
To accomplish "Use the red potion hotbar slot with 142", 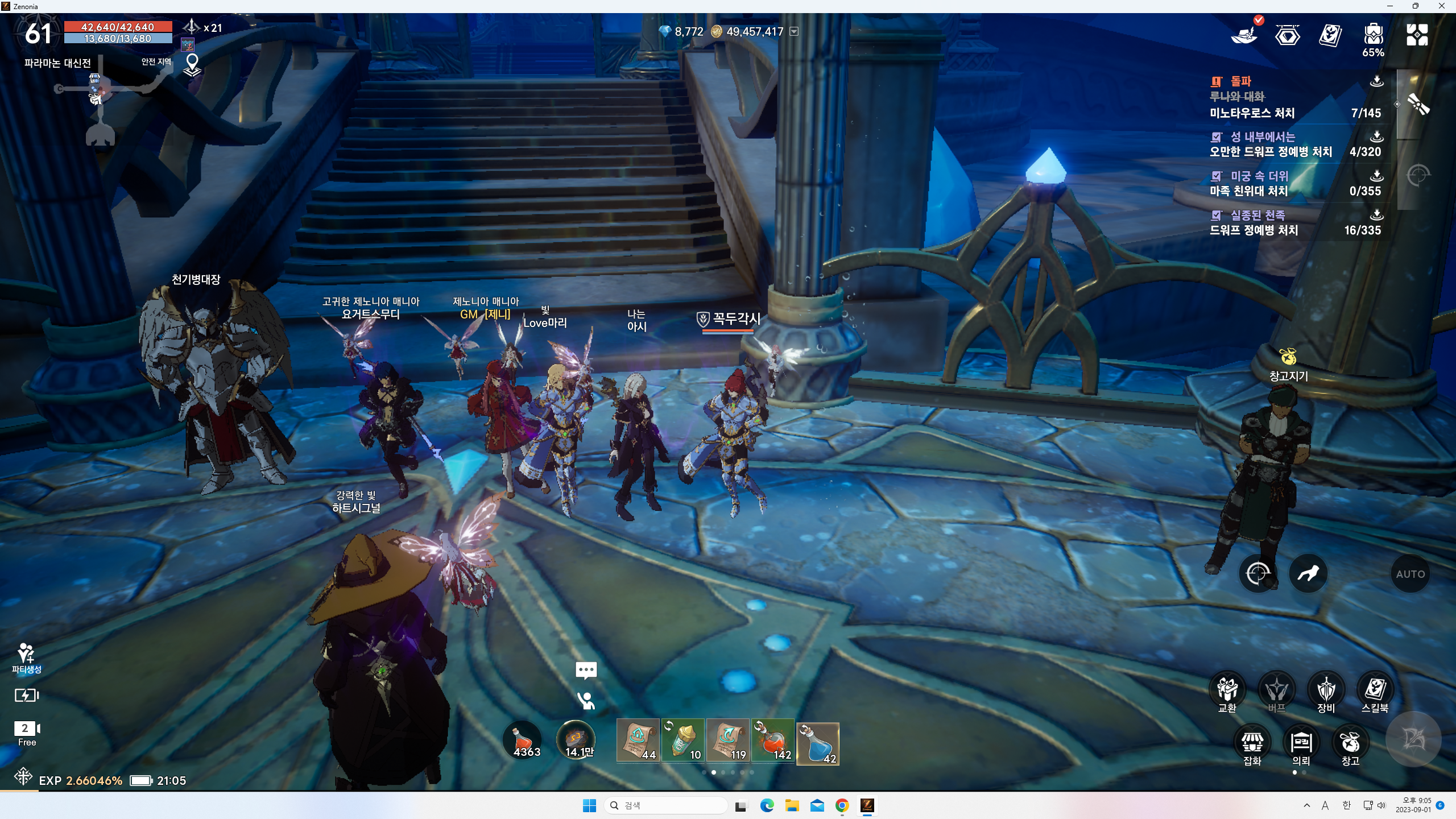I will (x=772, y=743).
